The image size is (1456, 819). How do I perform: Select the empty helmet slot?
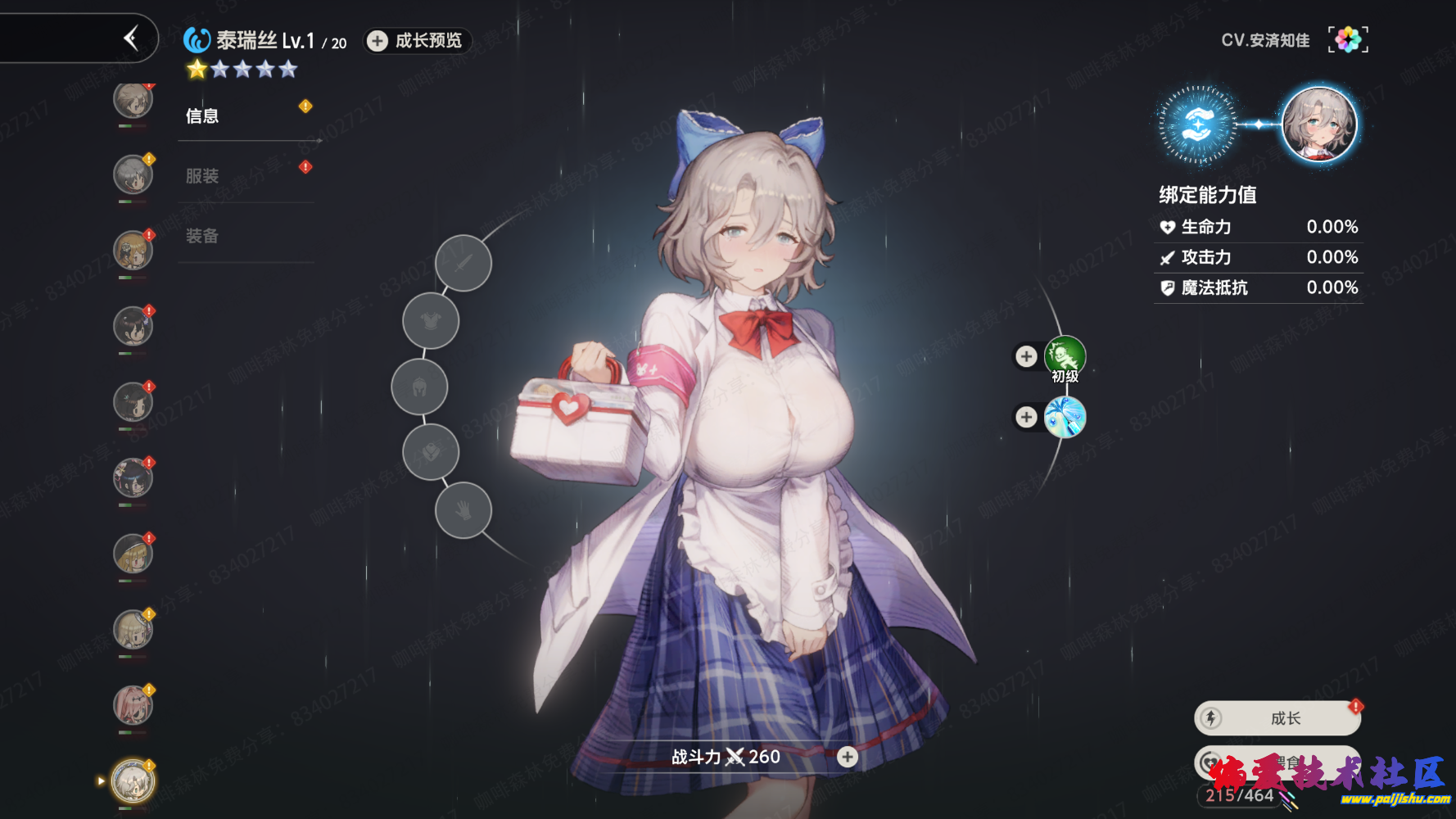(x=419, y=387)
